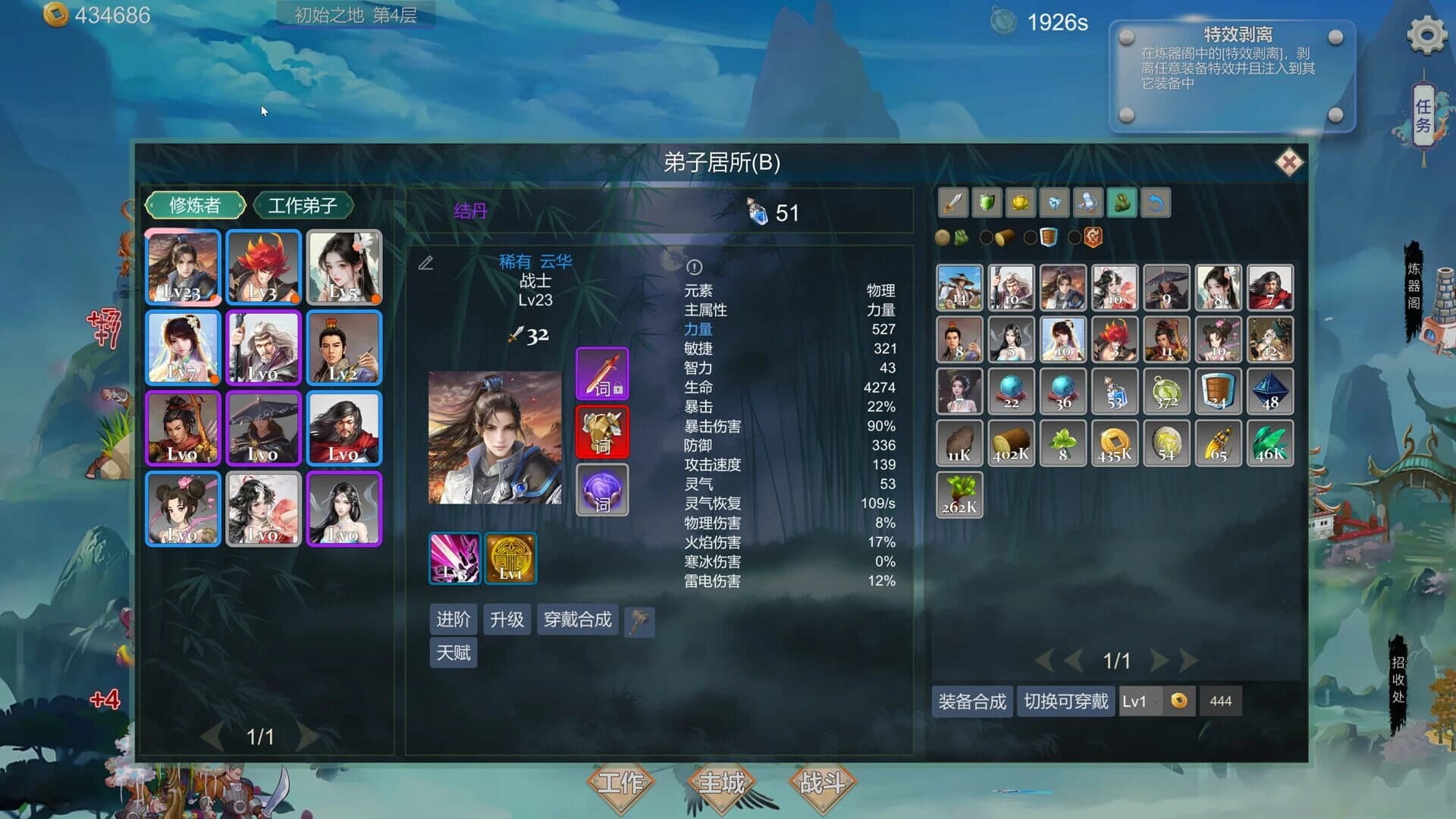Click the Lv3 skill thumbnail

453,559
